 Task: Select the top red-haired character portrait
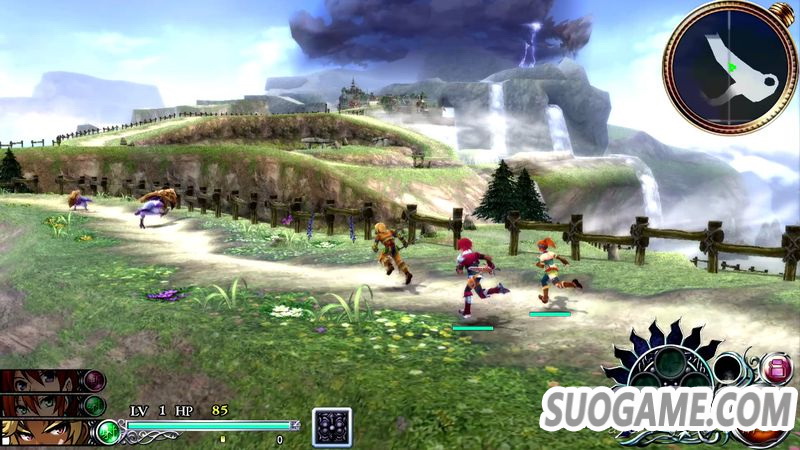click(40, 382)
